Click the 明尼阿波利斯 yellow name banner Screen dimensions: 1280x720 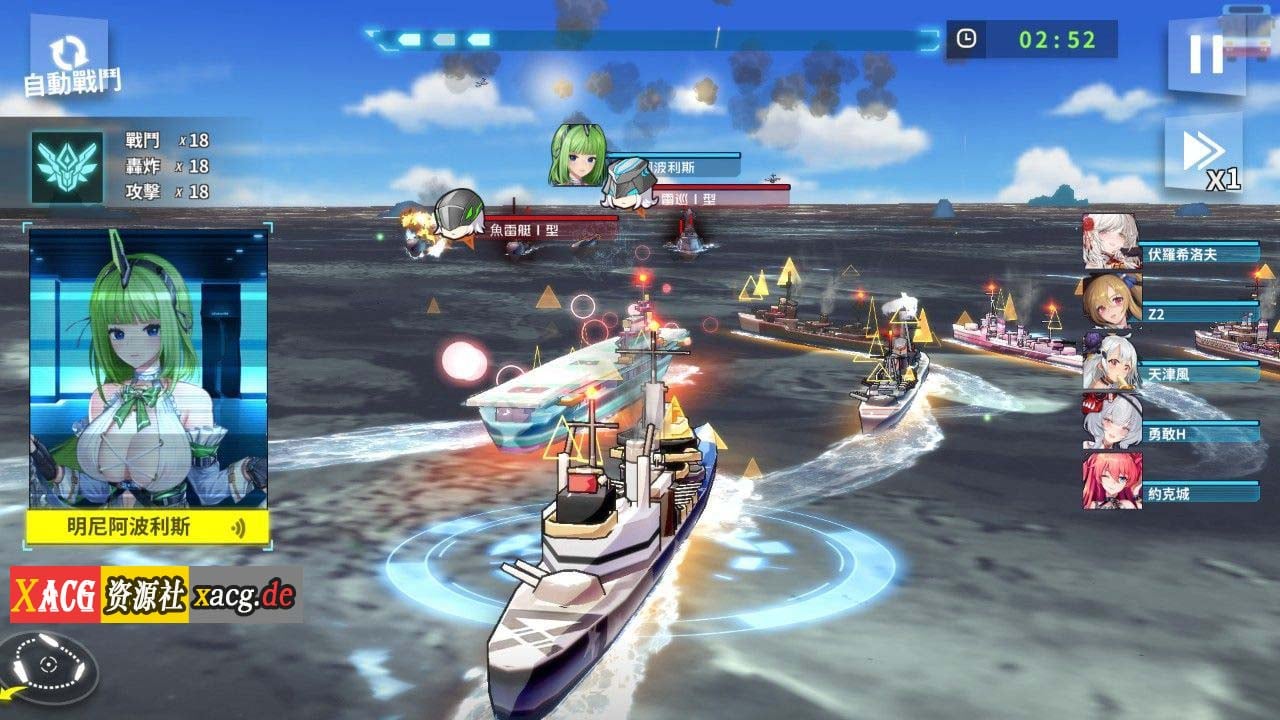coord(147,527)
